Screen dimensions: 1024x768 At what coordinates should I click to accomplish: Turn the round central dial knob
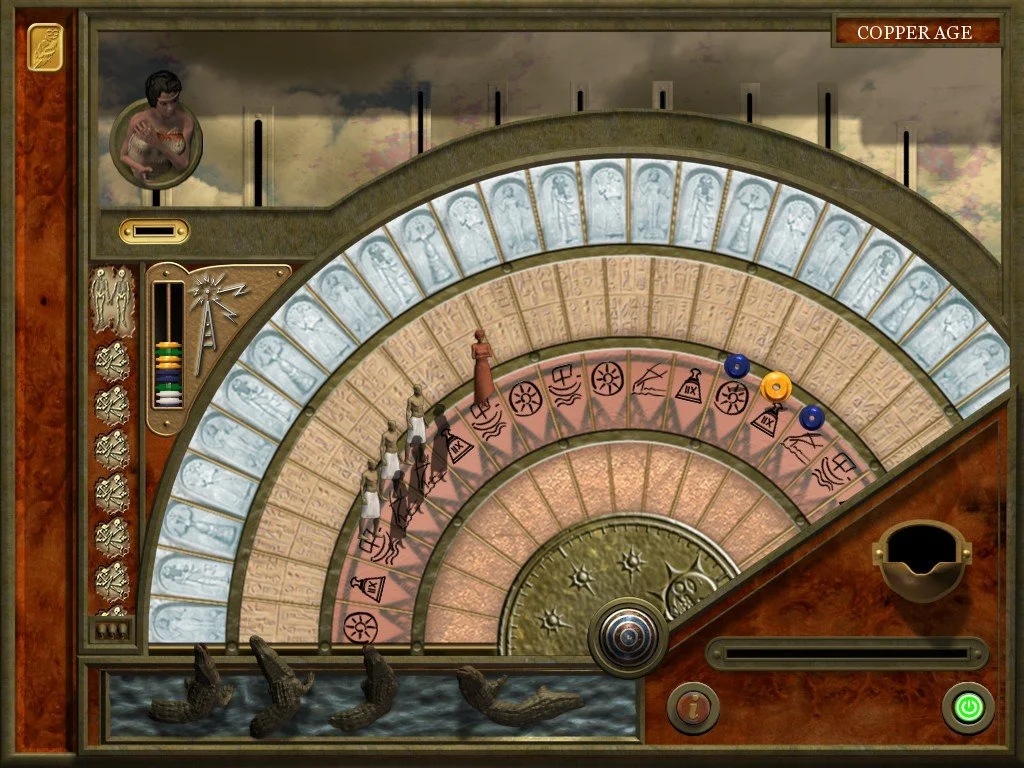click(628, 635)
